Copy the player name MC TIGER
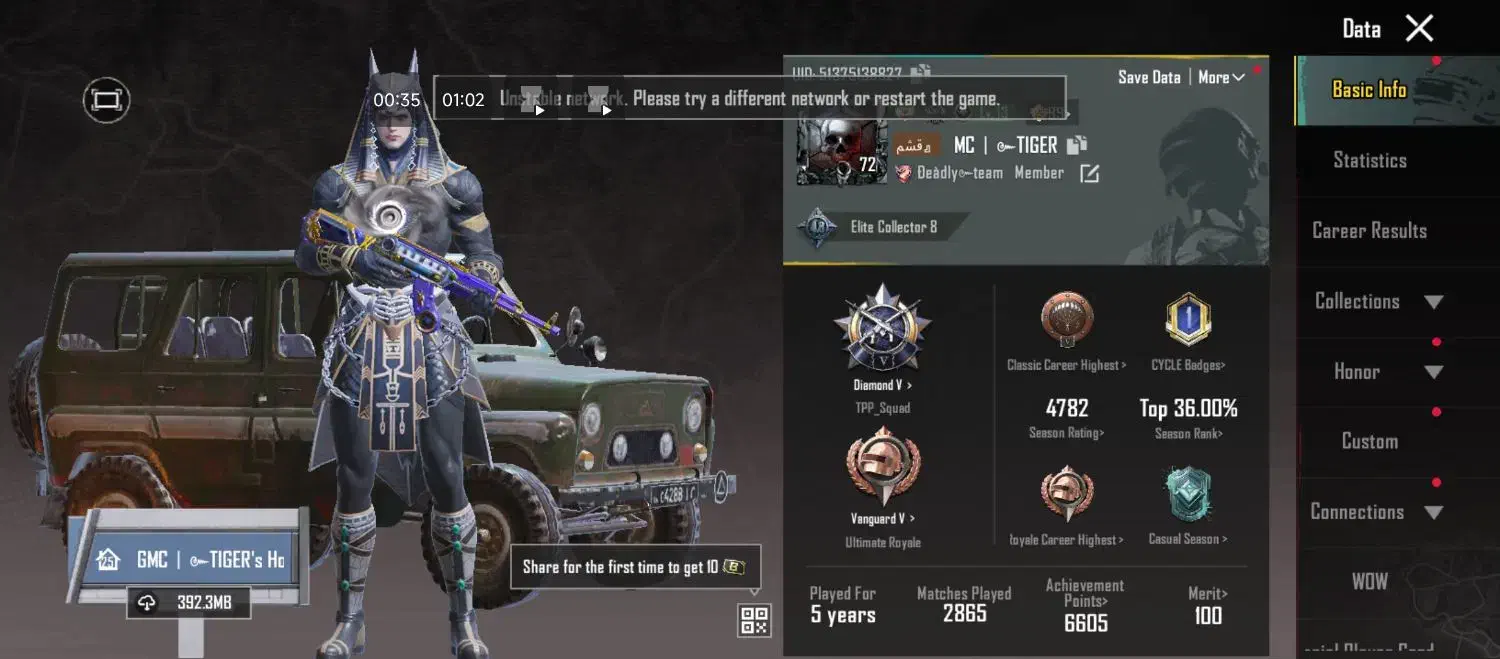Screen dimensions: 1500x659 [1076, 145]
